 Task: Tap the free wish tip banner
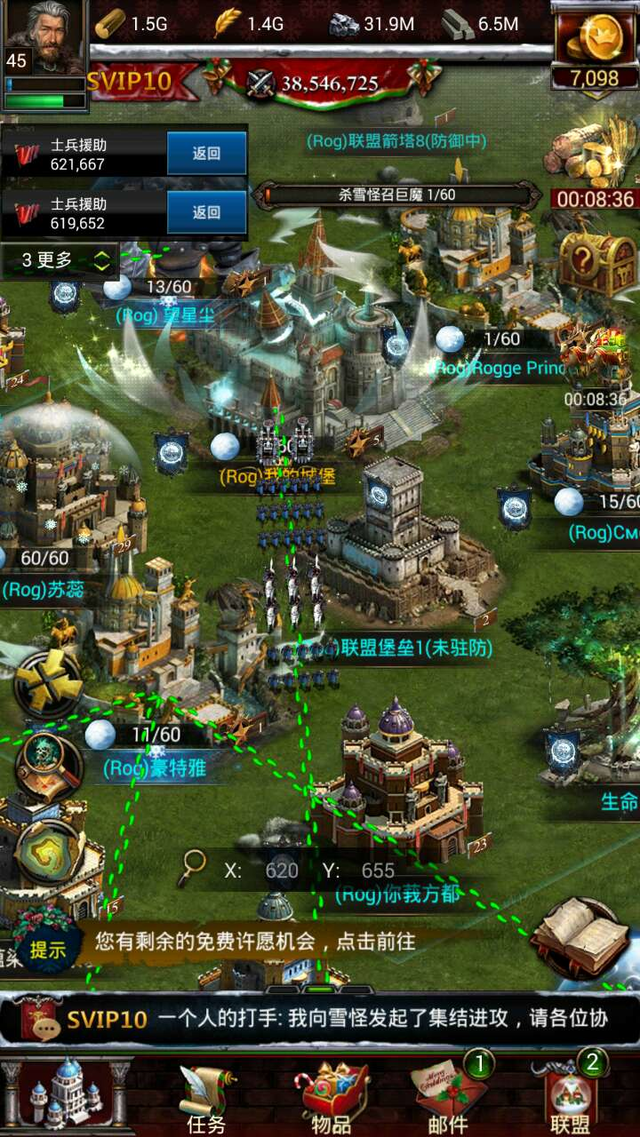(x=255, y=941)
